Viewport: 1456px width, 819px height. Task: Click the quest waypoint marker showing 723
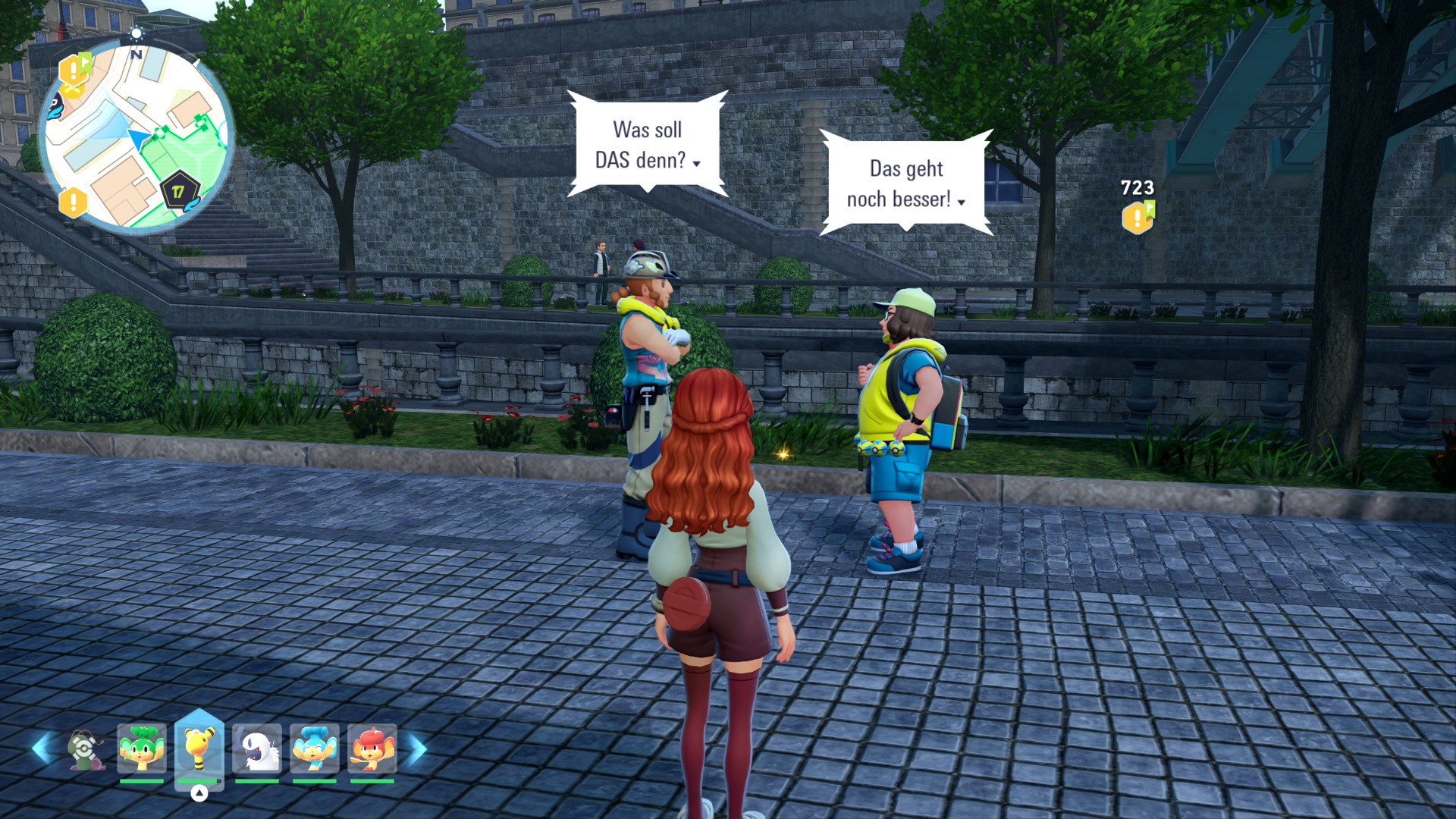[1137, 216]
